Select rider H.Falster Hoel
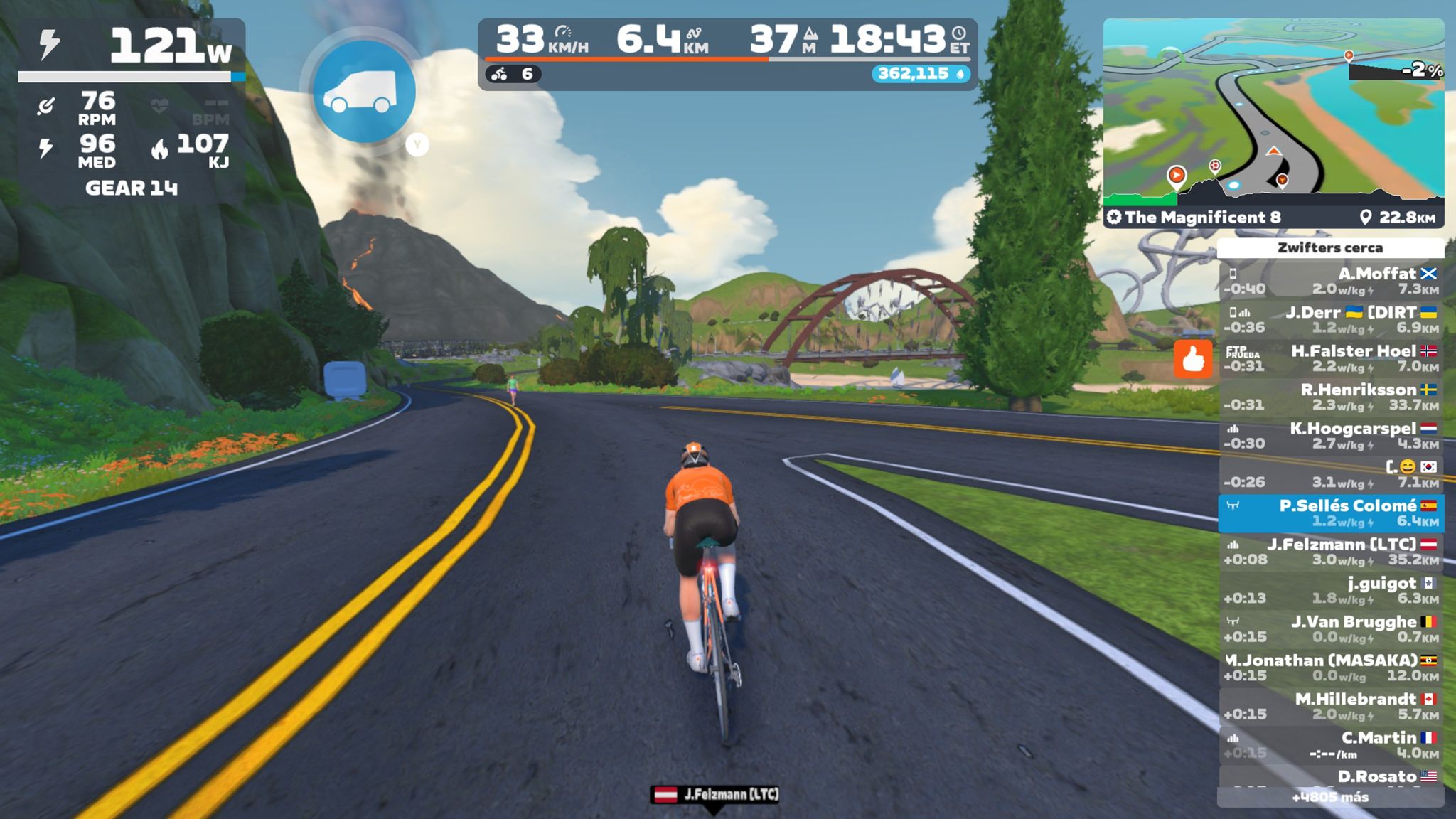This screenshot has width=1456, height=819. point(1331,358)
